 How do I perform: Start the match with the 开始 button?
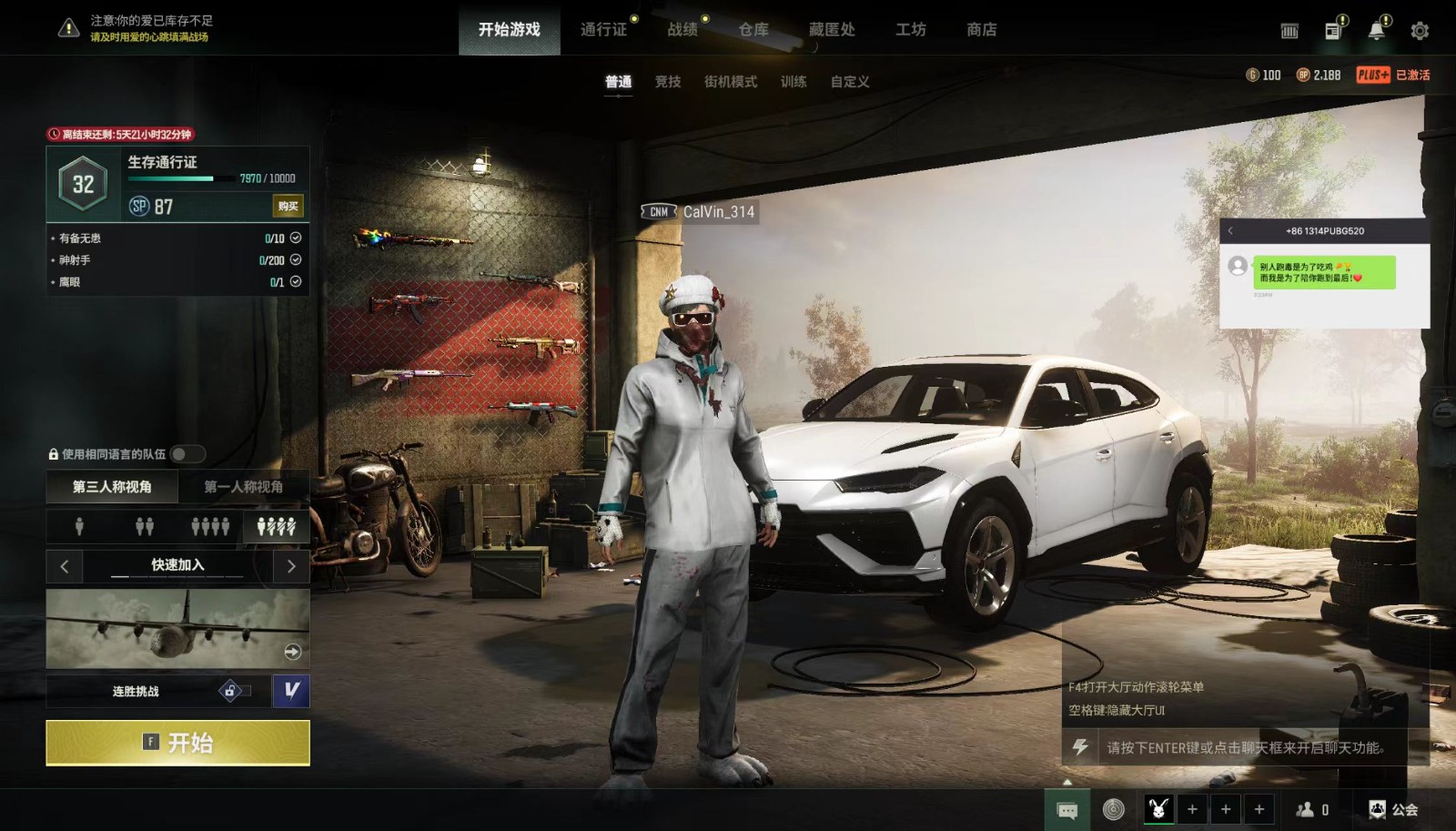click(x=177, y=743)
